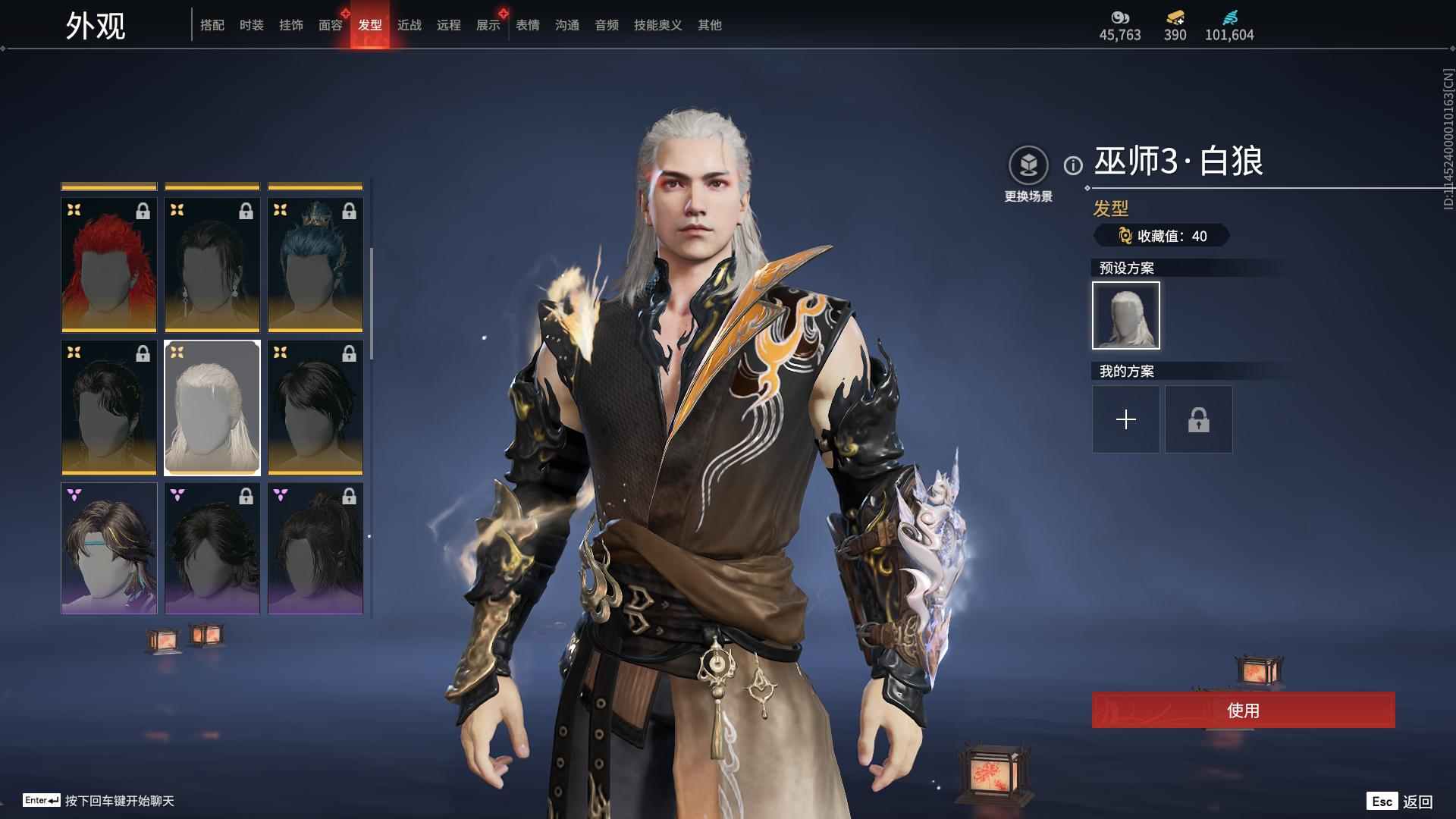Choose the brown hairstyle with blue headband
The image size is (1456, 819).
(x=109, y=548)
